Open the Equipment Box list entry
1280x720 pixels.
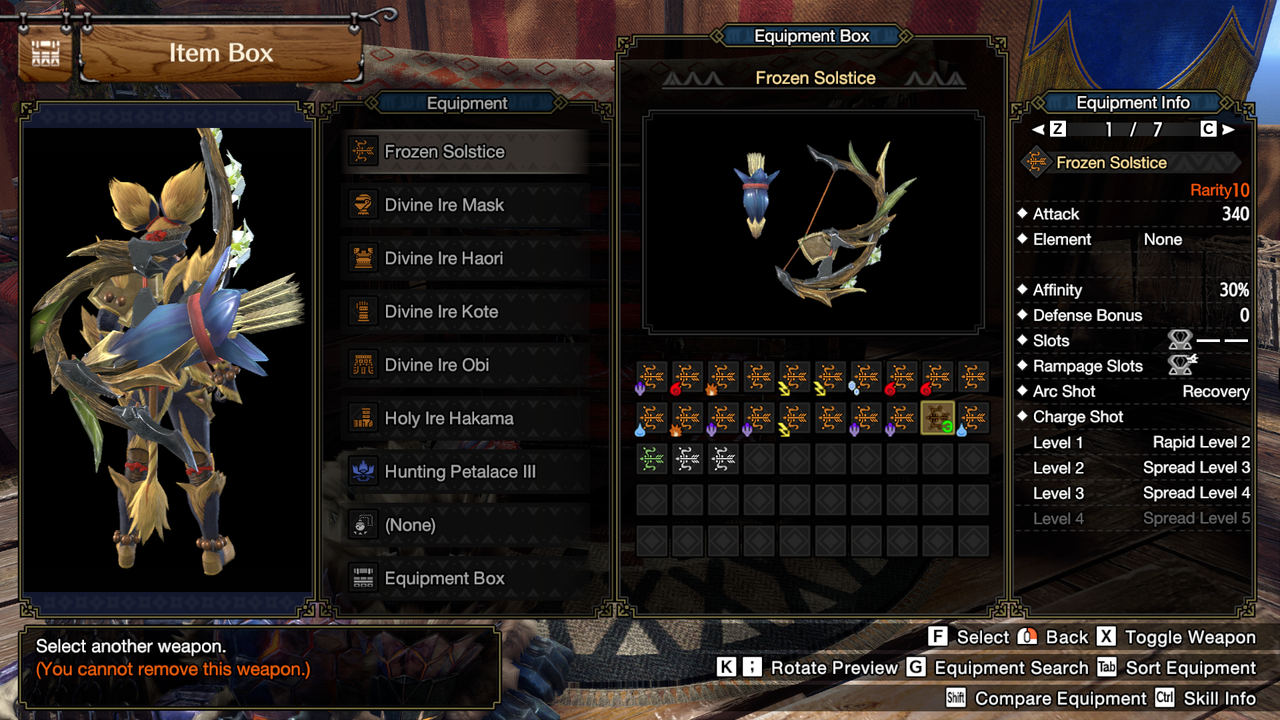[445, 578]
